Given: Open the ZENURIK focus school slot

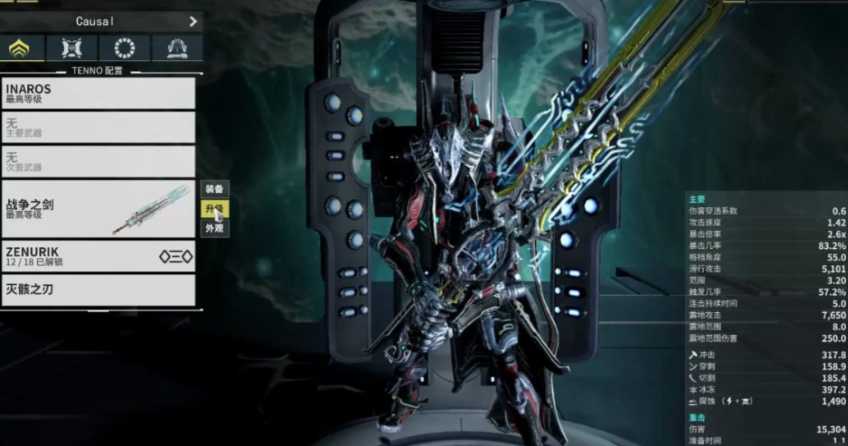Looking at the screenshot, I should coord(98,257).
